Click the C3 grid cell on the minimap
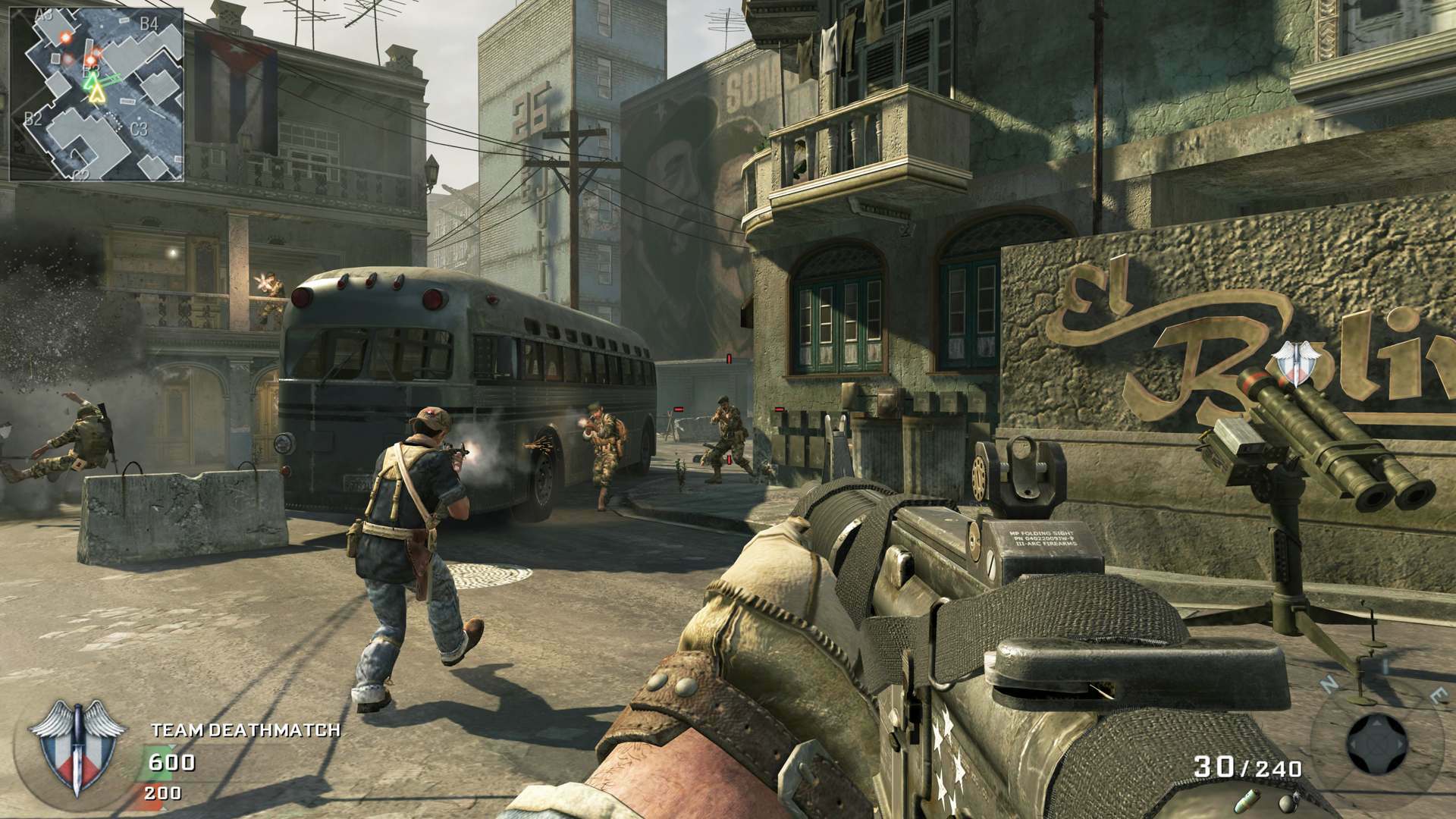This screenshot has height=819, width=1456. 139,128
